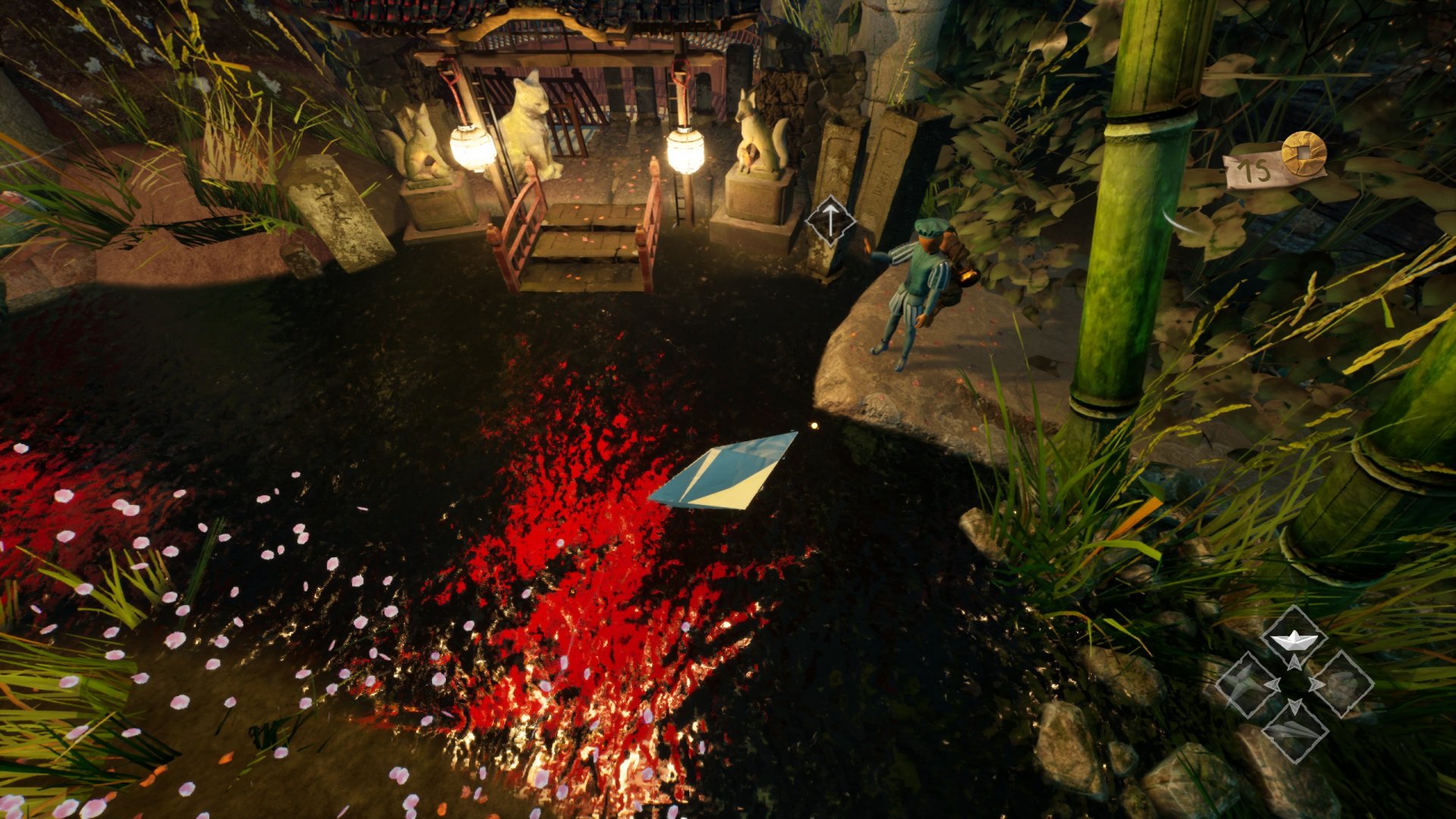This screenshot has width=1456, height=819.
Task: Switch to the crumpled paper ball form
Action: [1342, 684]
